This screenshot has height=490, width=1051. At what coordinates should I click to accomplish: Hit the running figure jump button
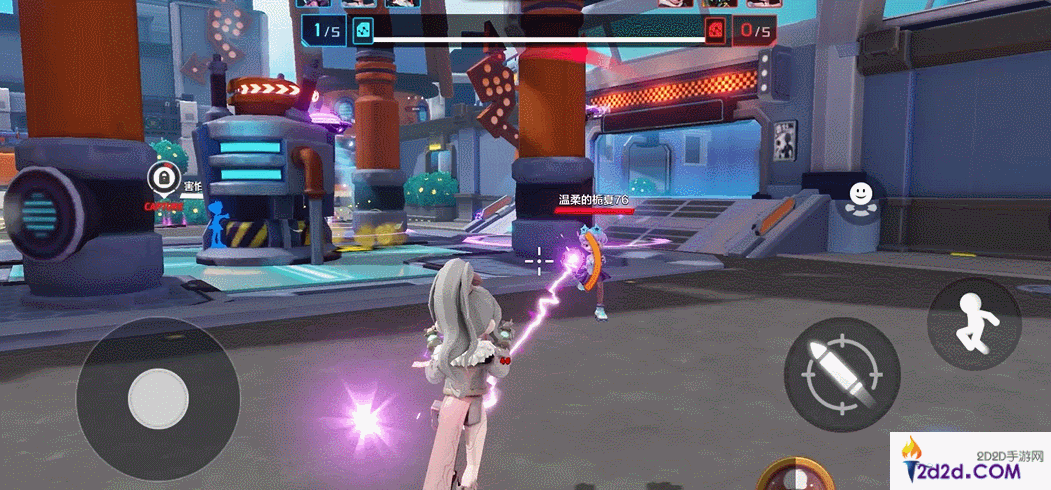click(x=974, y=322)
